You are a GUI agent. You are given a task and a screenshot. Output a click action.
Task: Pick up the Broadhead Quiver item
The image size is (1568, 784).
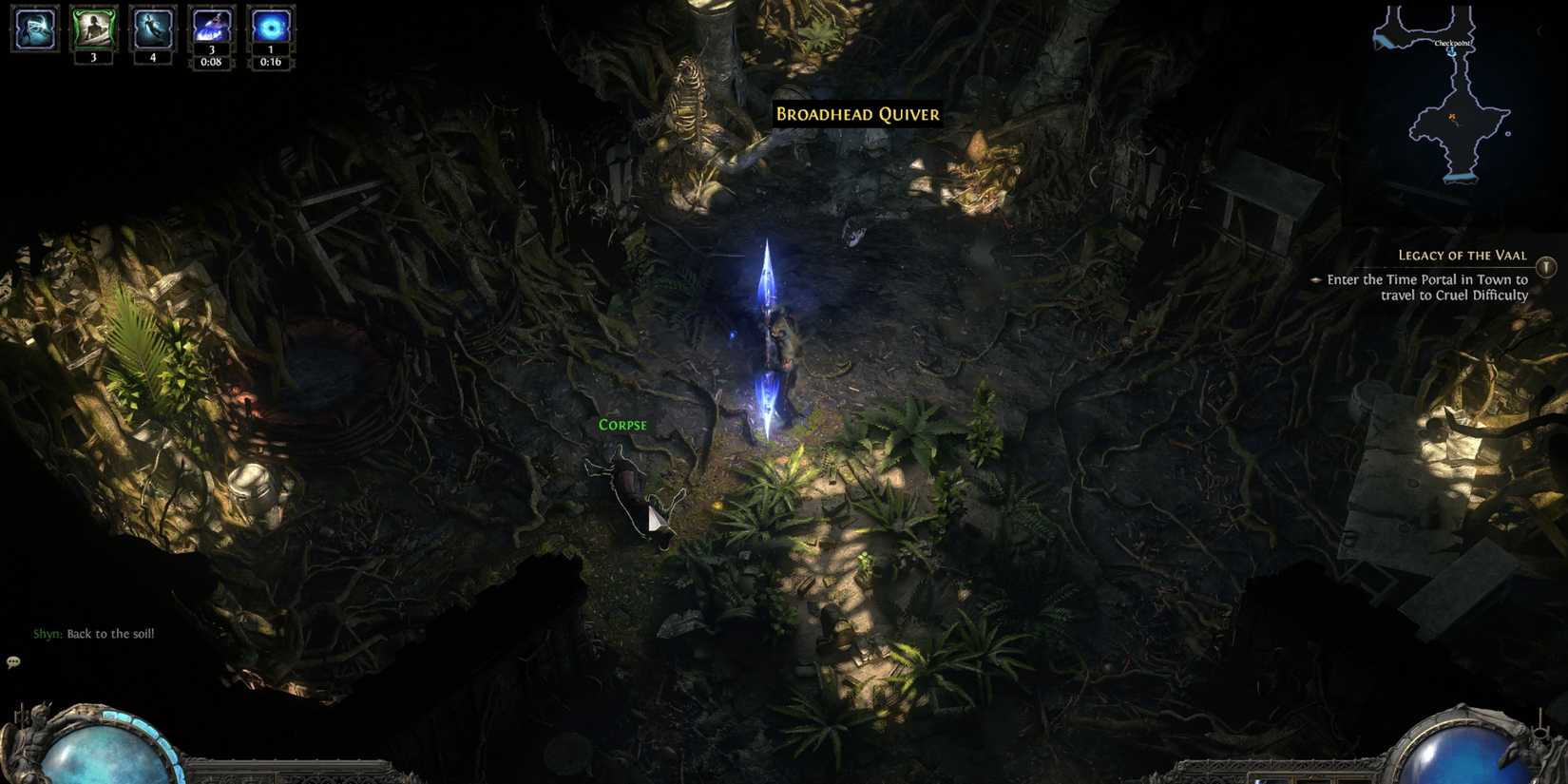tap(856, 114)
